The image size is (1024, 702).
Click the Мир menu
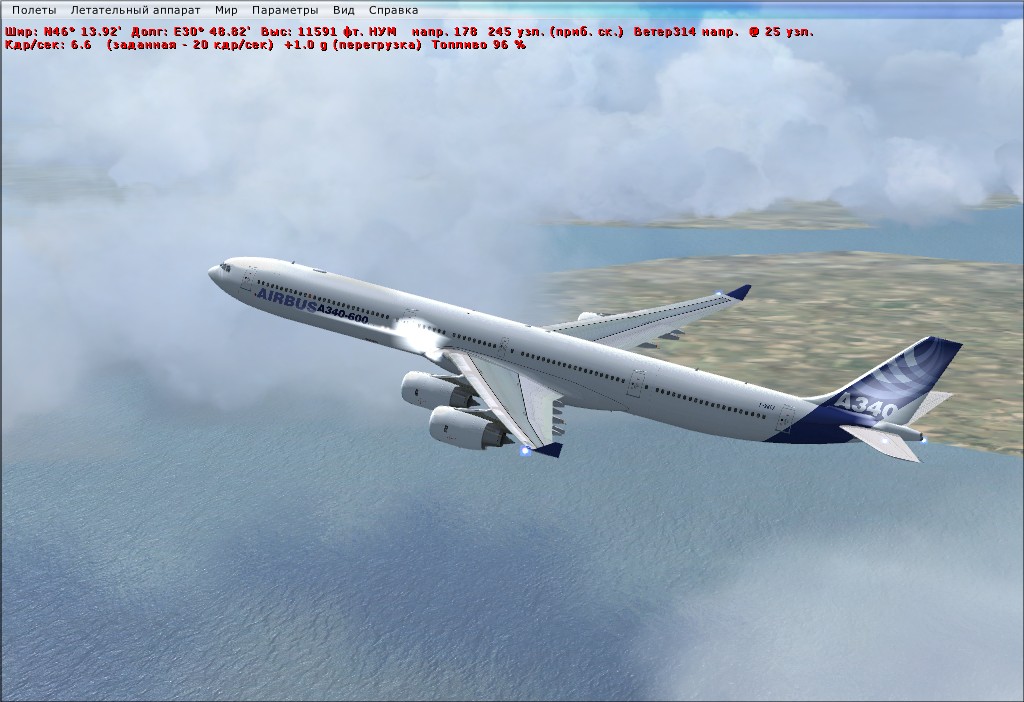[226, 9]
